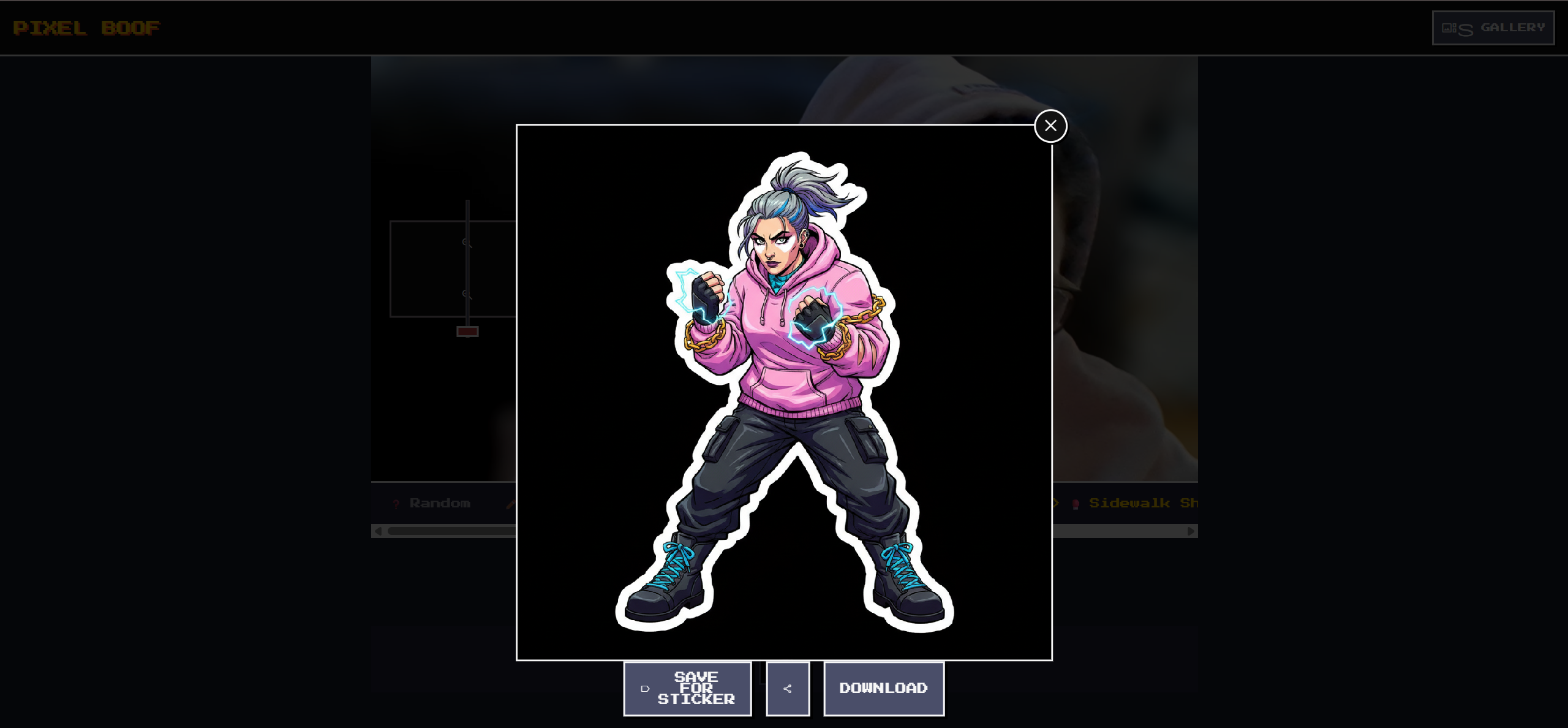Click the lamp icon beside Sidewalk Sh label
The height and width of the screenshot is (728, 1568).
[x=1076, y=504]
